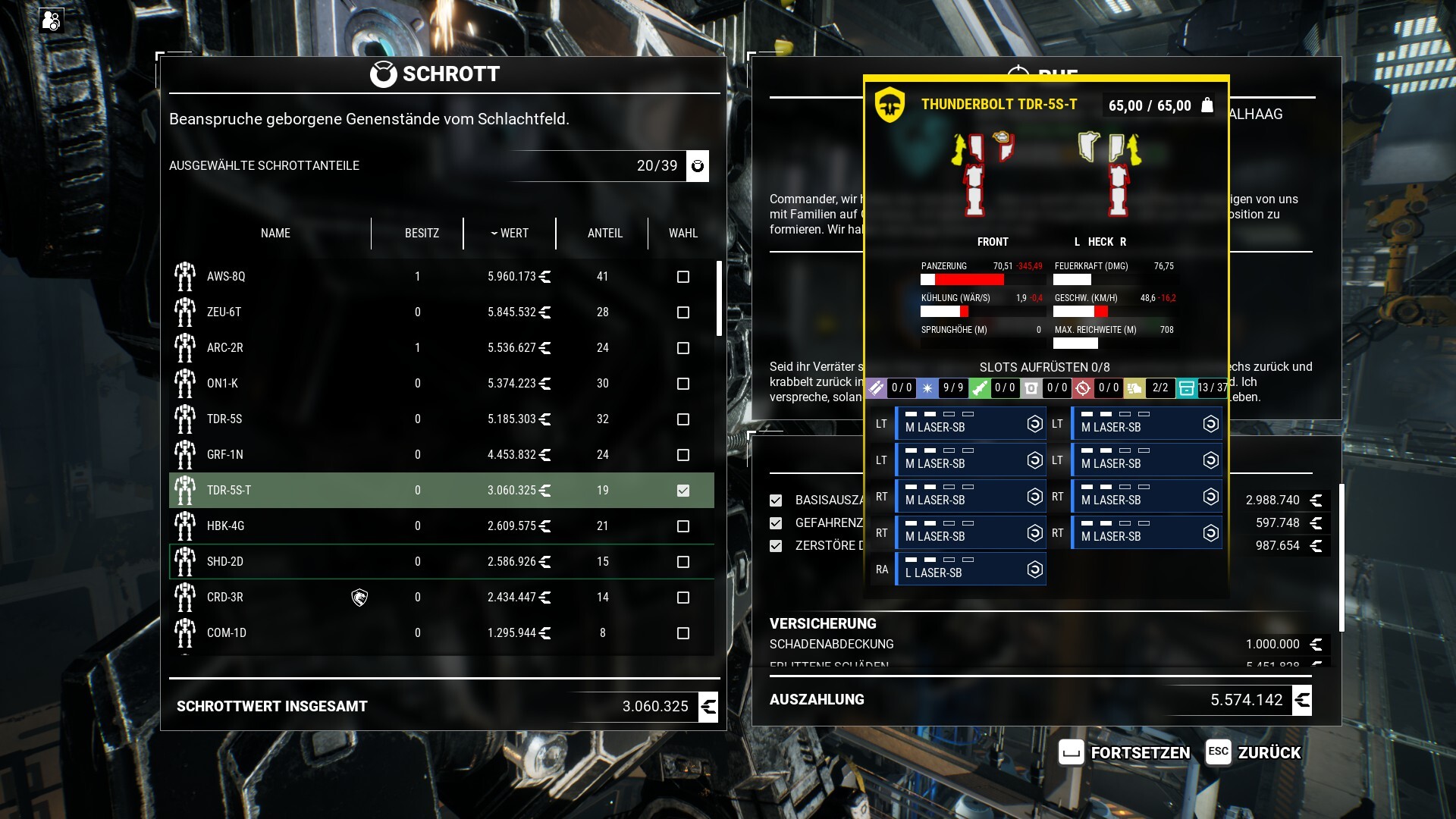Check the ARC-2R salvage box
This screenshot has height=819, width=1456.
[683, 348]
